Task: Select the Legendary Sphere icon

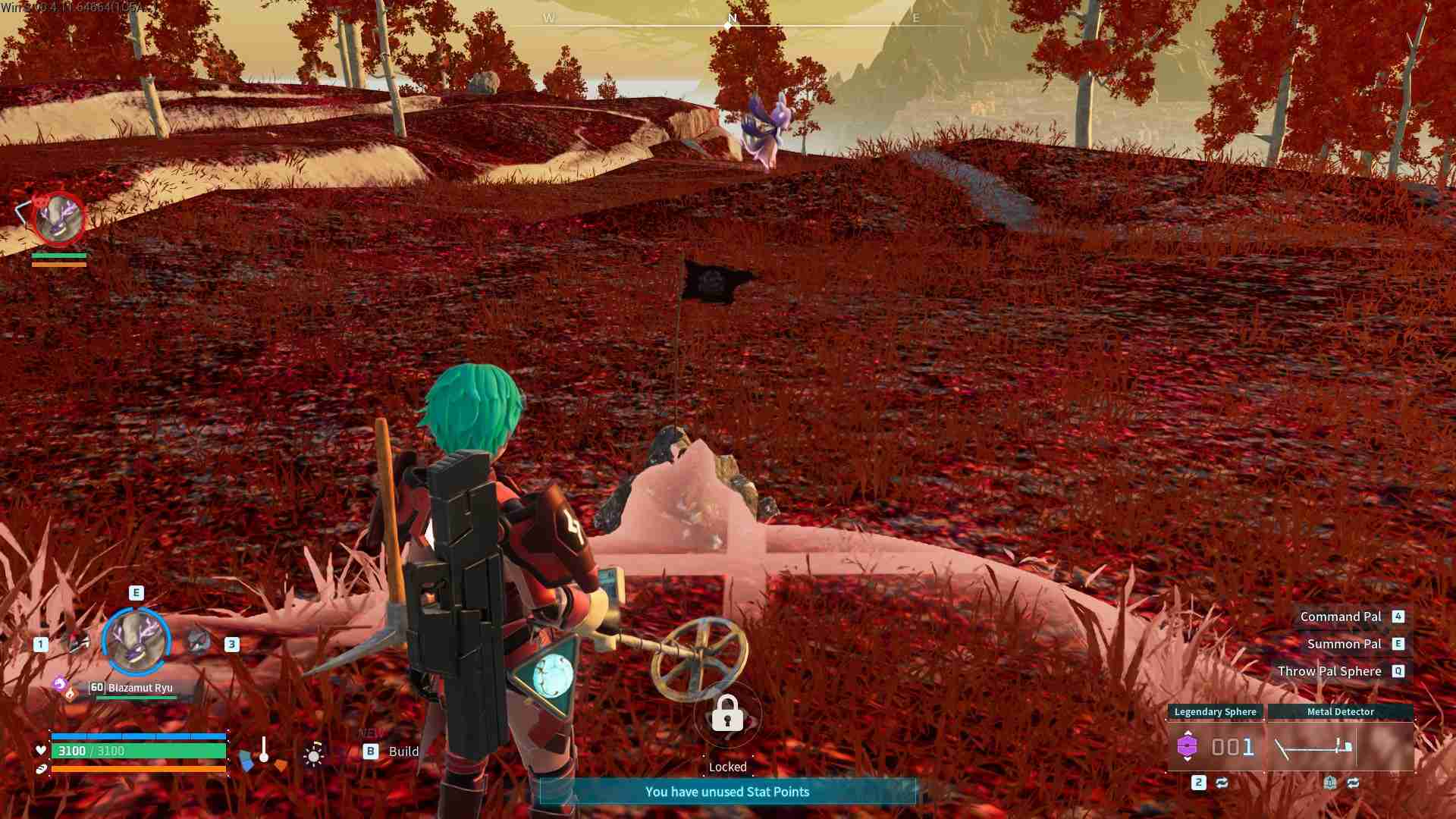Action: click(1188, 745)
